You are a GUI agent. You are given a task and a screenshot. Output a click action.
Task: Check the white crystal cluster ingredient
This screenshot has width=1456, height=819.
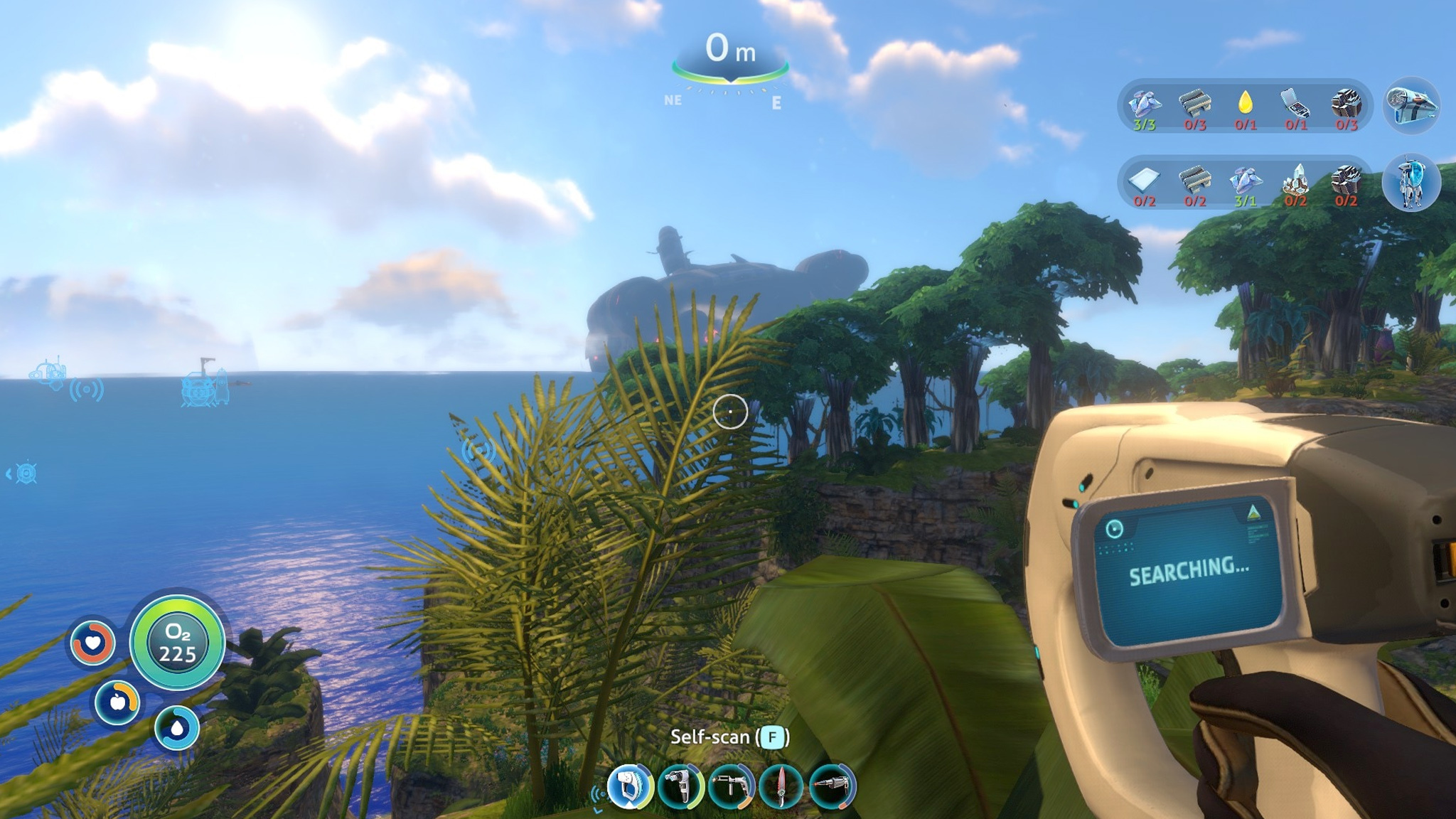pyautogui.click(x=1295, y=181)
